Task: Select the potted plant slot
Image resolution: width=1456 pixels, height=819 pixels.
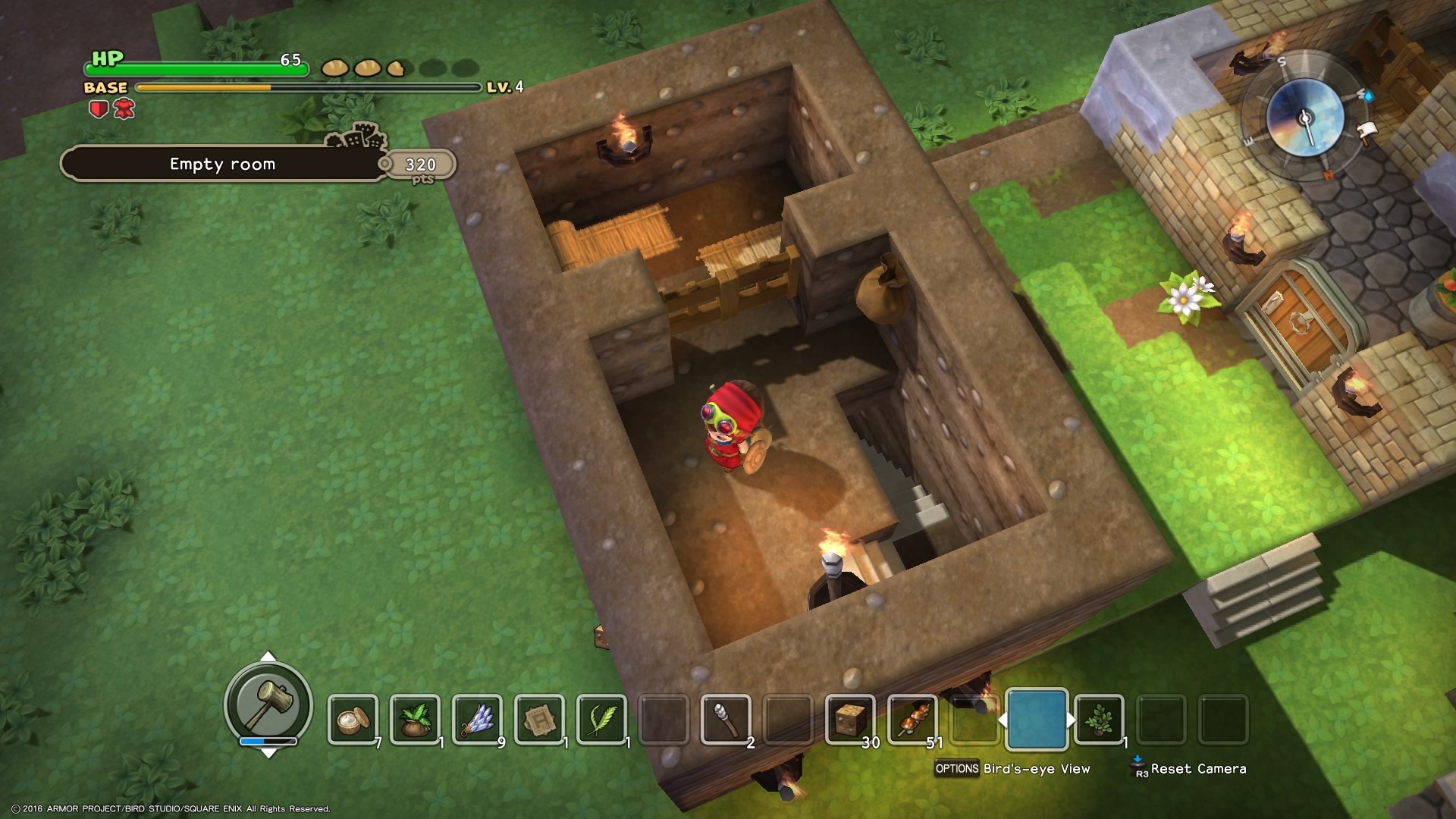Action: [x=1099, y=719]
